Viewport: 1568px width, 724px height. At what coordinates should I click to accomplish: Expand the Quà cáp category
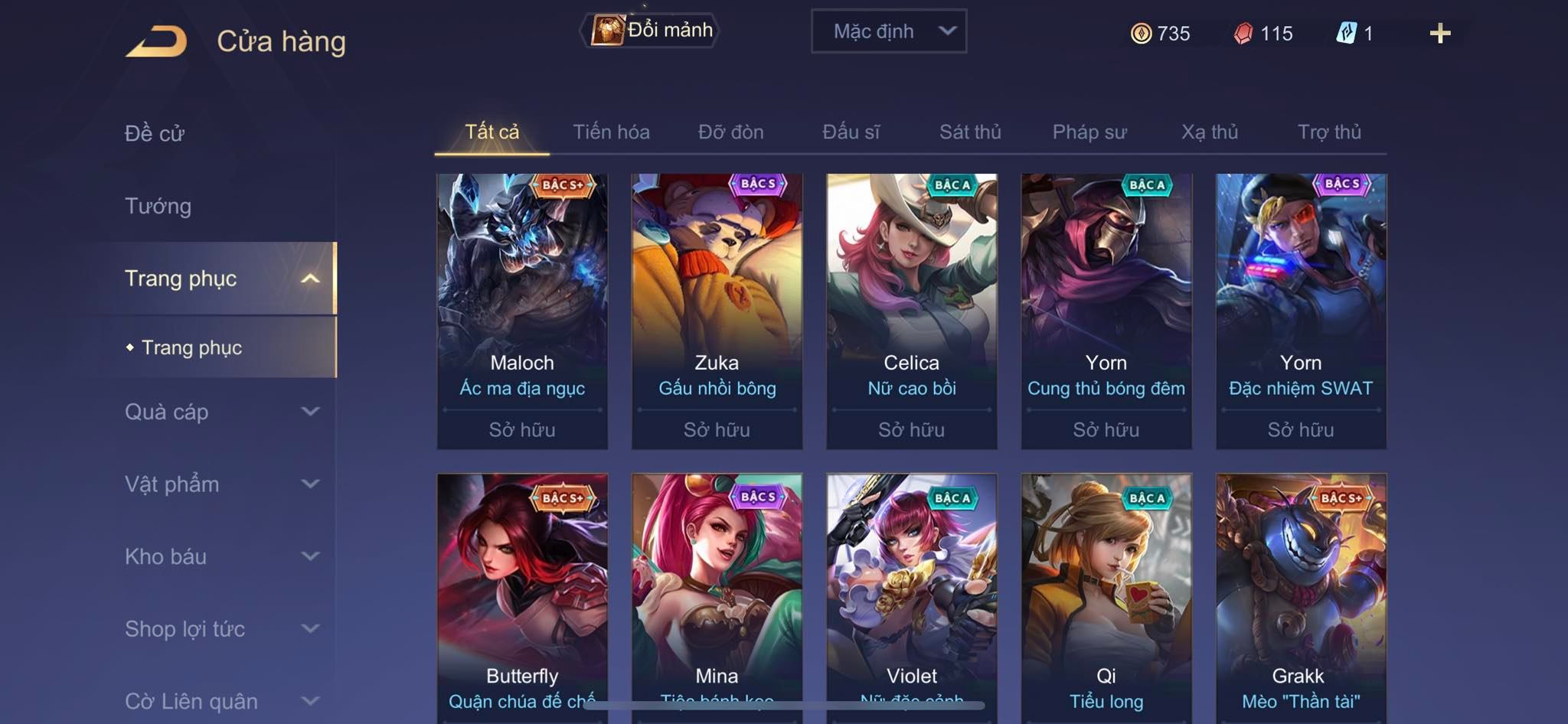click(220, 412)
